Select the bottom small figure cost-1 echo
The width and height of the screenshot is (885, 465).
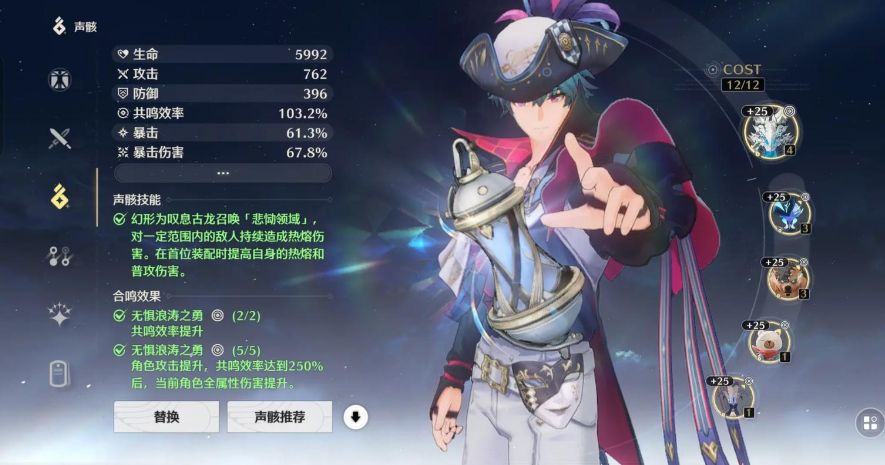(733, 396)
